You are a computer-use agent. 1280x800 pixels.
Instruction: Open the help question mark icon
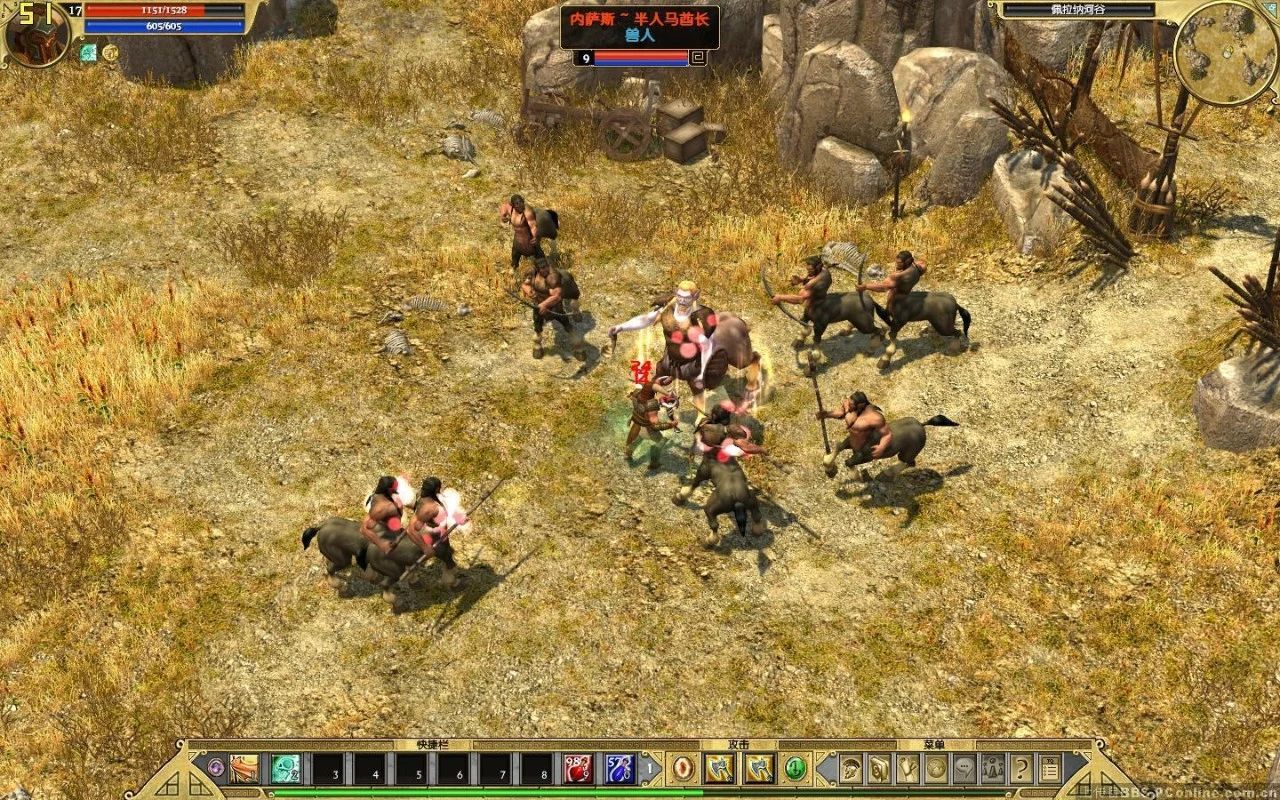pyautogui.click(x=1021, y=769)
